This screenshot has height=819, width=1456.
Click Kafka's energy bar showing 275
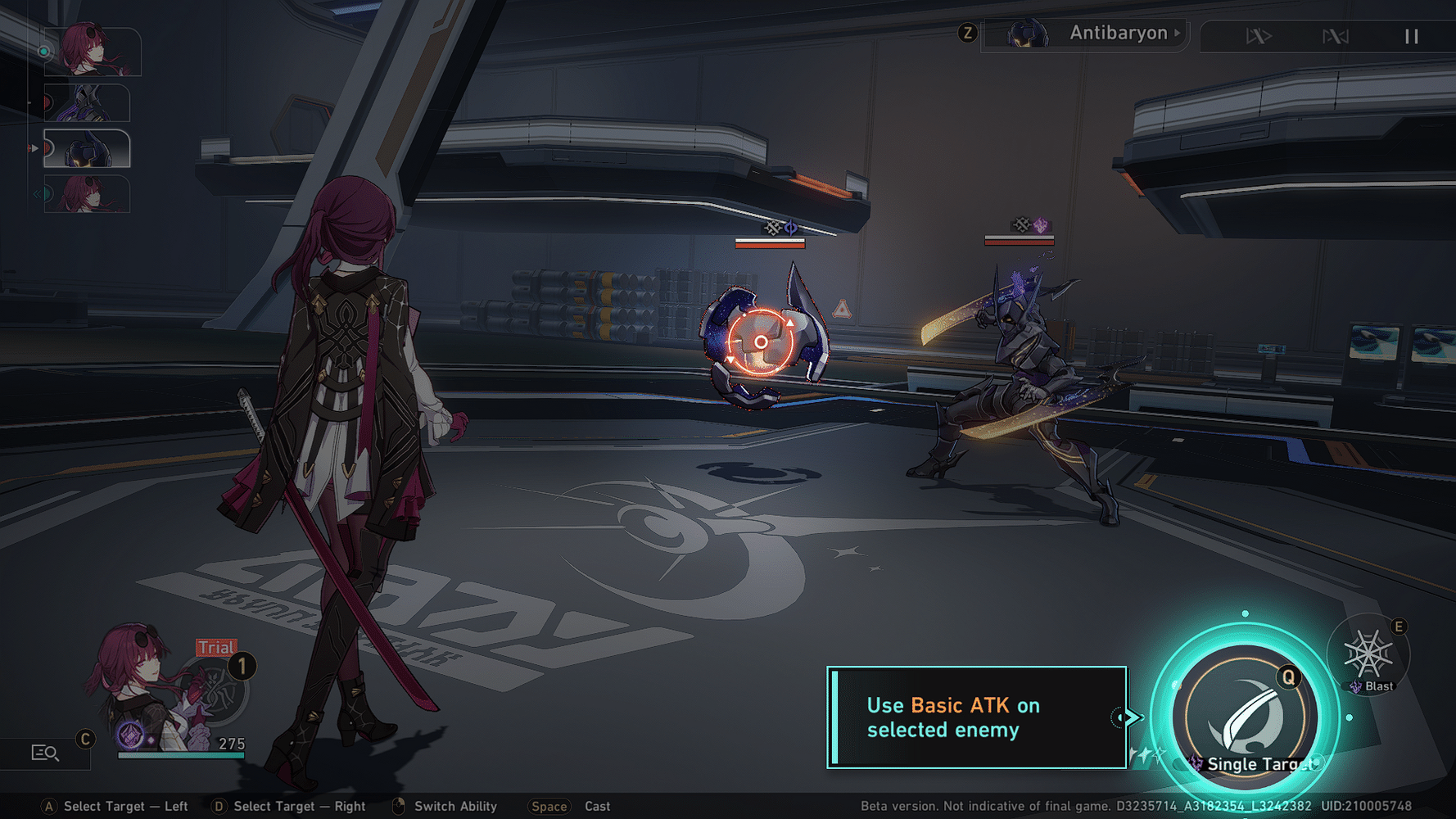point(180,755)
